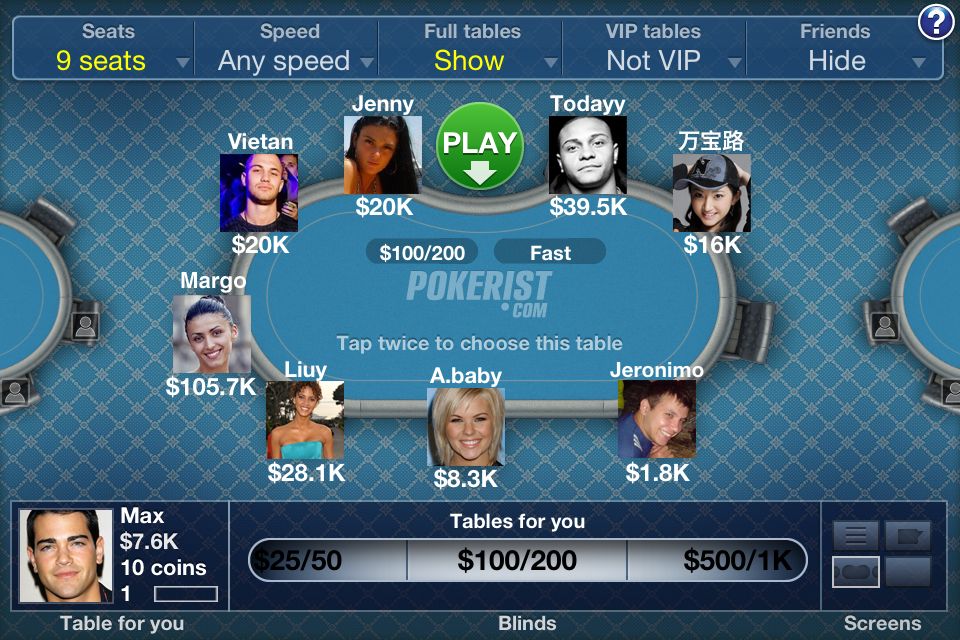960x640 pixels.
Task: Toggle the Friends filter dropdown
Action: (x=840, y=48)
